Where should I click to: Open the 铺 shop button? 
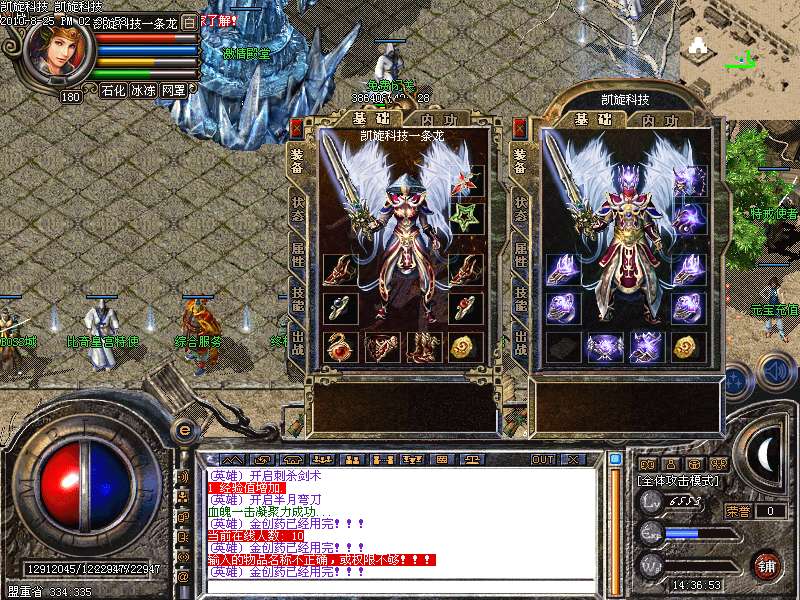click(767, 563)
